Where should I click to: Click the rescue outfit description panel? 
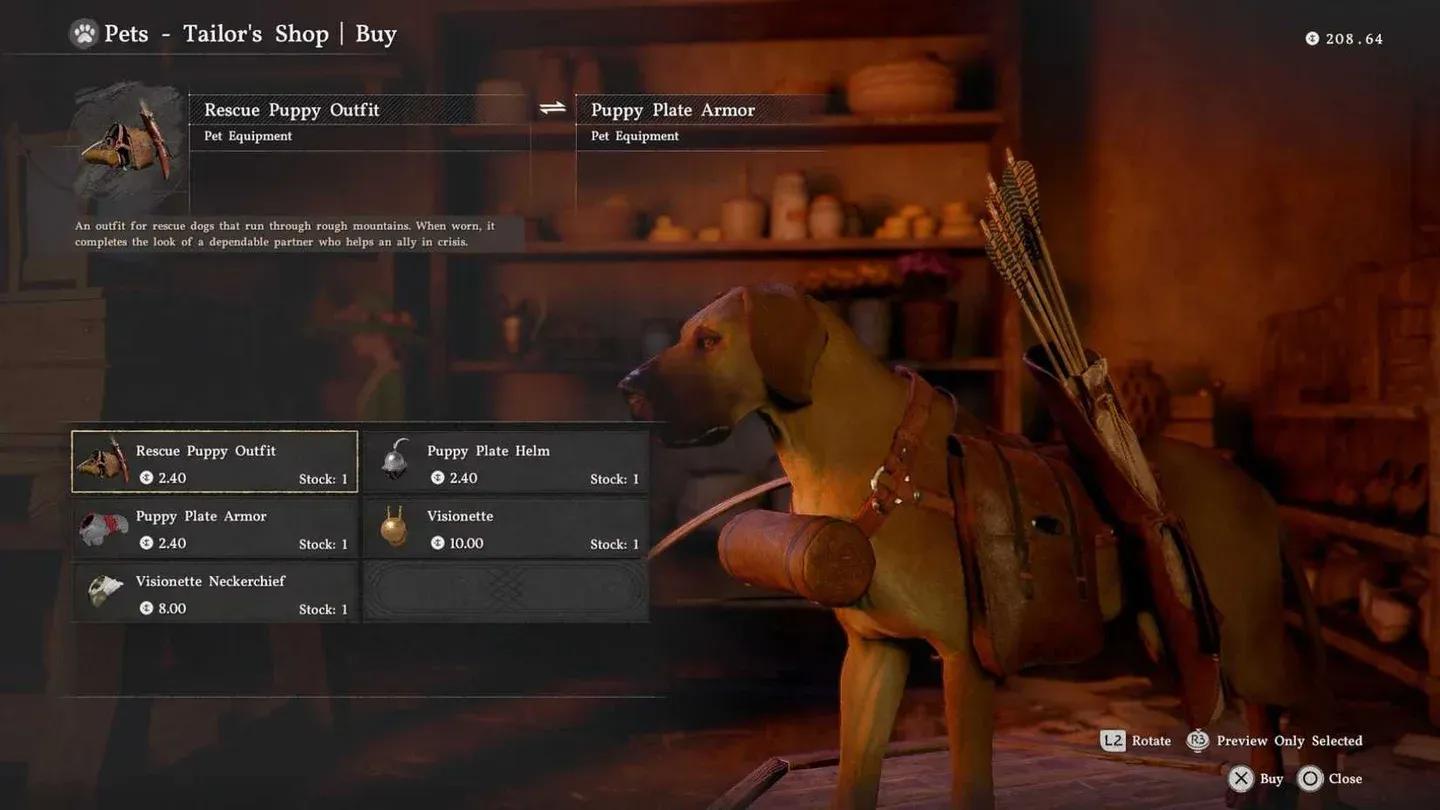[x=285, y=234]
